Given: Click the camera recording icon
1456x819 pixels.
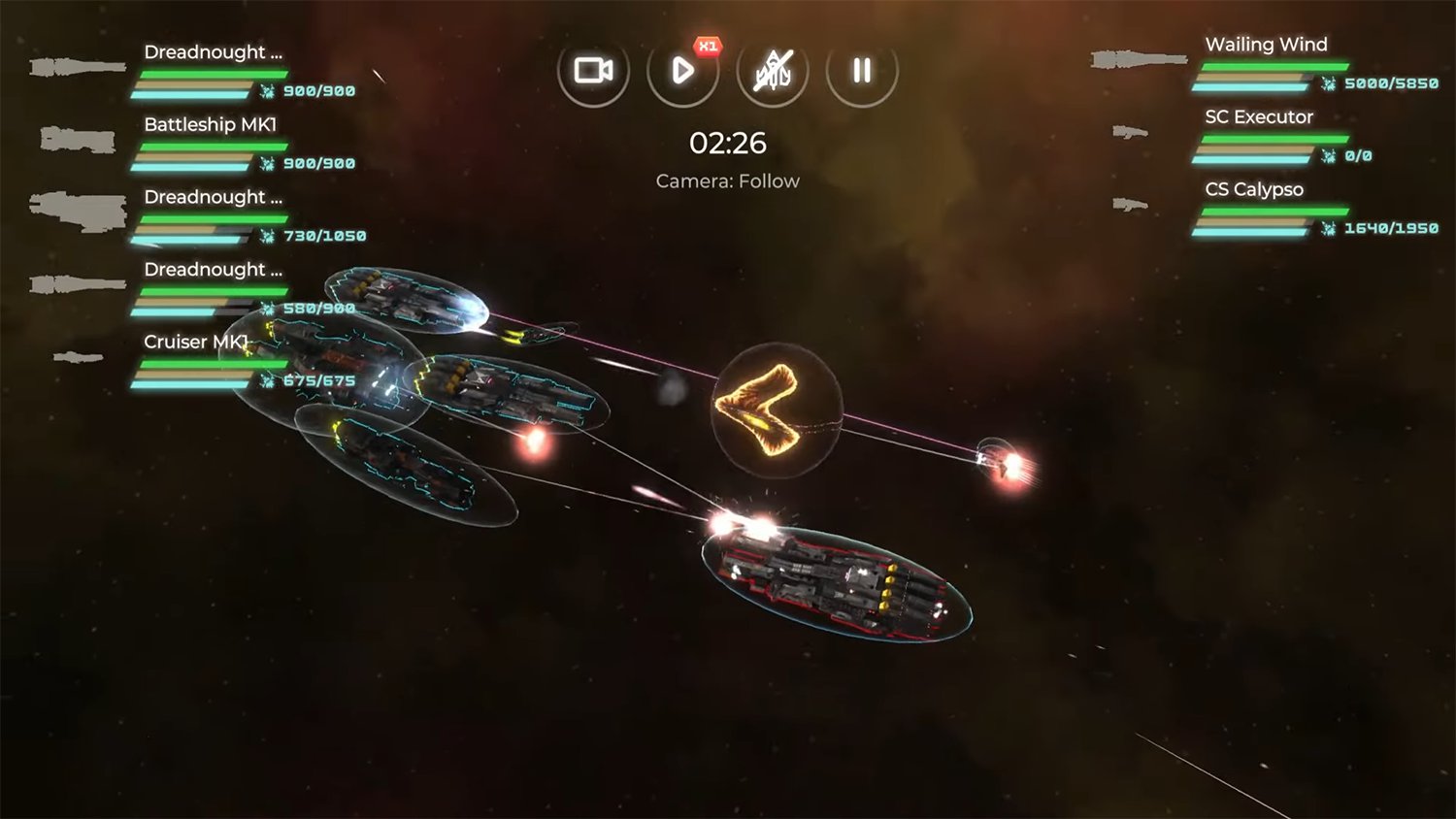Looking at the screenshot, I should point(593,68).
